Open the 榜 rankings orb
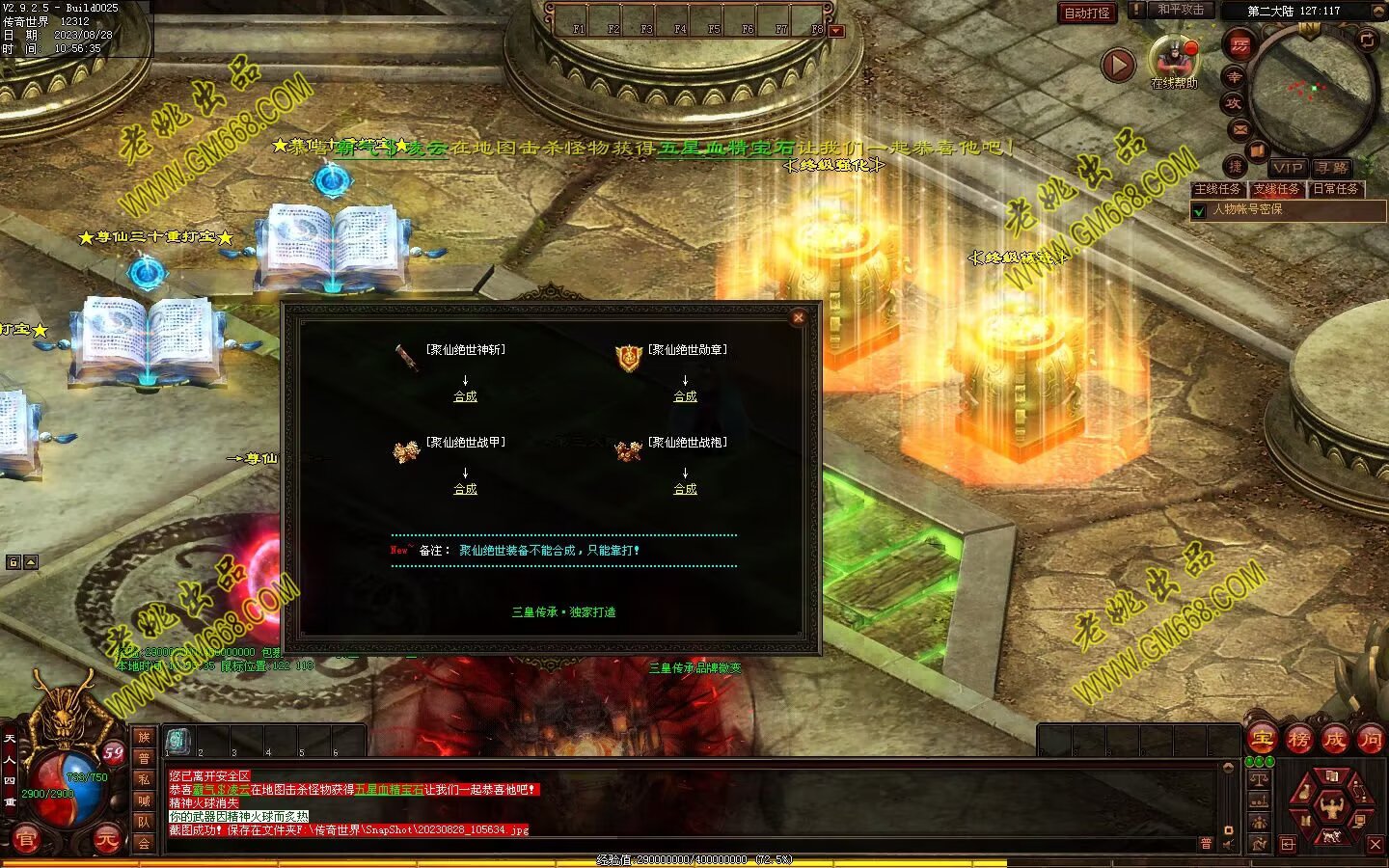This screenshot has height=868, width=1389. coord(1298,740)
